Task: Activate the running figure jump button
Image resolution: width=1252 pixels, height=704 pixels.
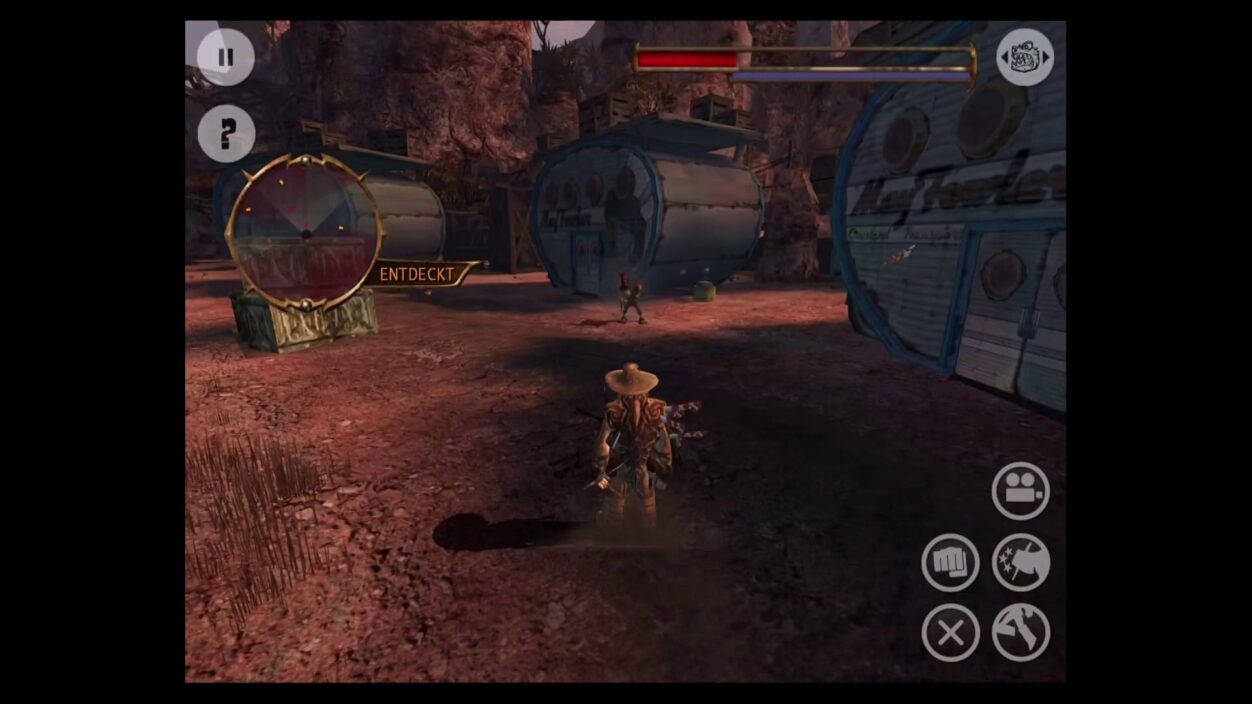Action: tap(1020, 632)
